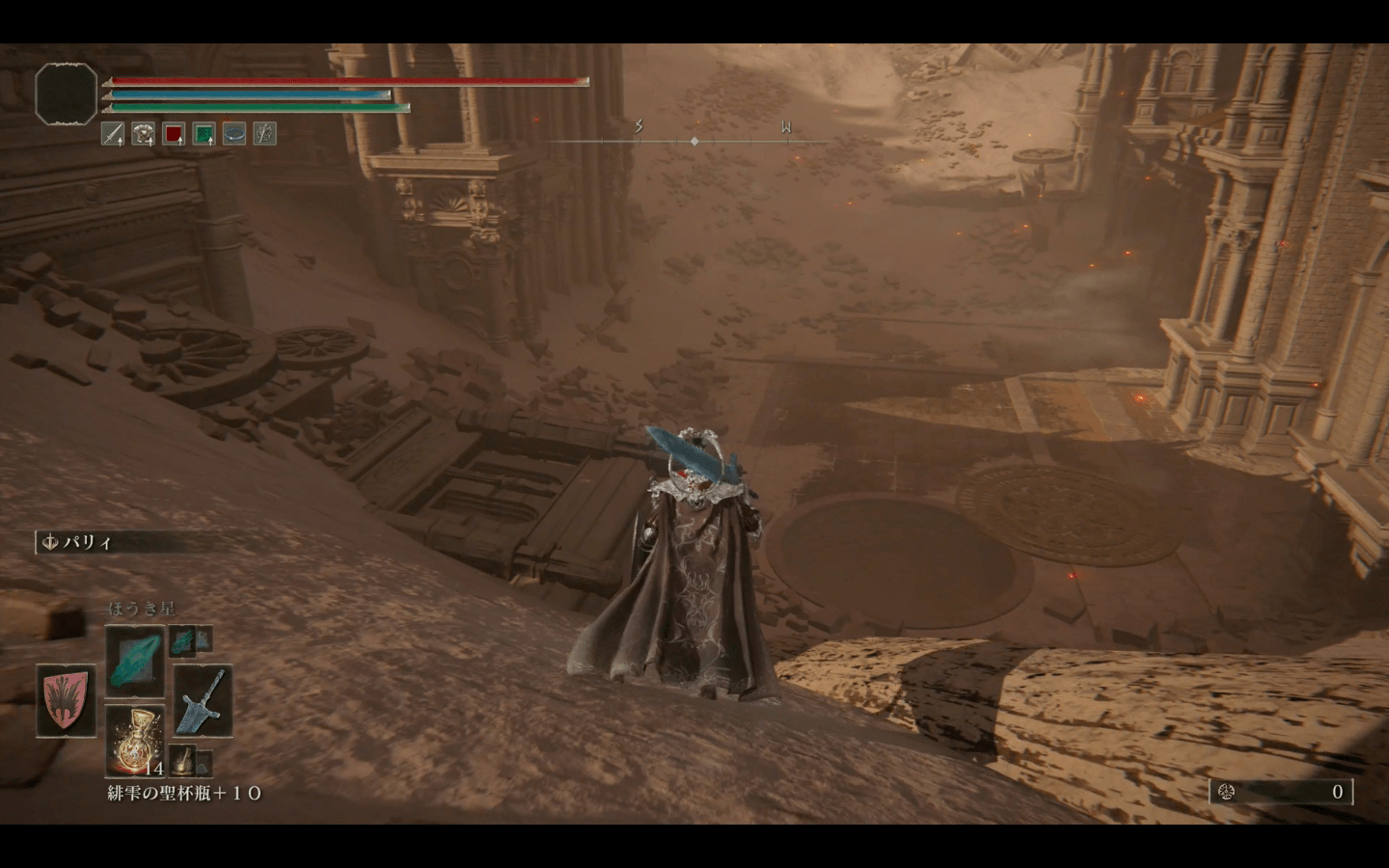The height and width of the screenshot is (868, 1389).
Task: Expand the quick-item switcher beside the flask
Action: (x=204, y=764)
